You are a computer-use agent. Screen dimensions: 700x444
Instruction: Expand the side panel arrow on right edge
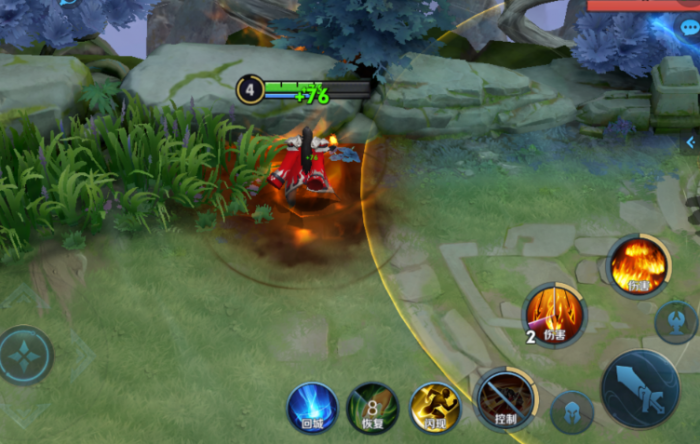(690, 143)
